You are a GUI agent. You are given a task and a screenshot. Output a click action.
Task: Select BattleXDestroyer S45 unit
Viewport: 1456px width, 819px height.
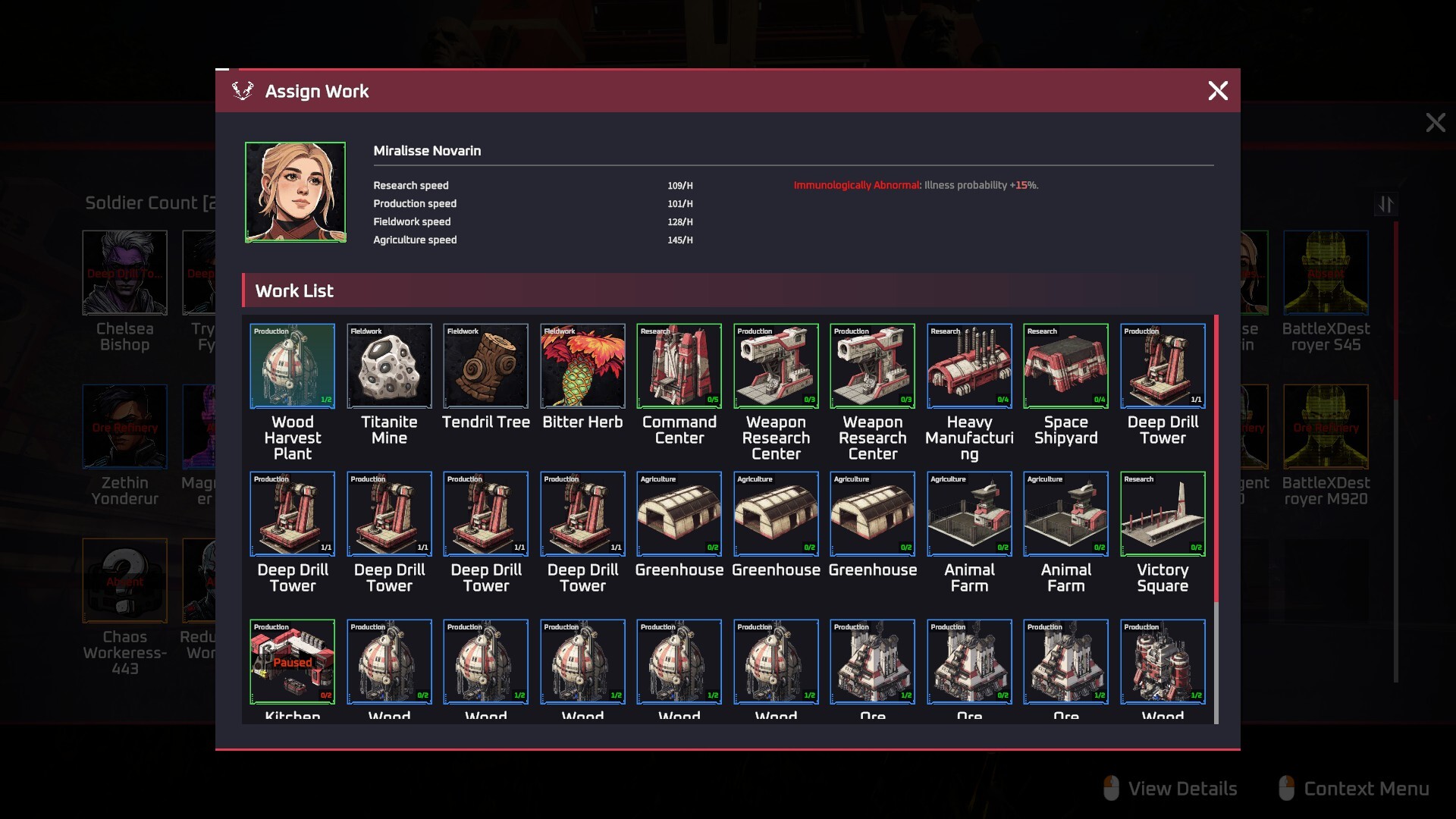pos(1326,273)
